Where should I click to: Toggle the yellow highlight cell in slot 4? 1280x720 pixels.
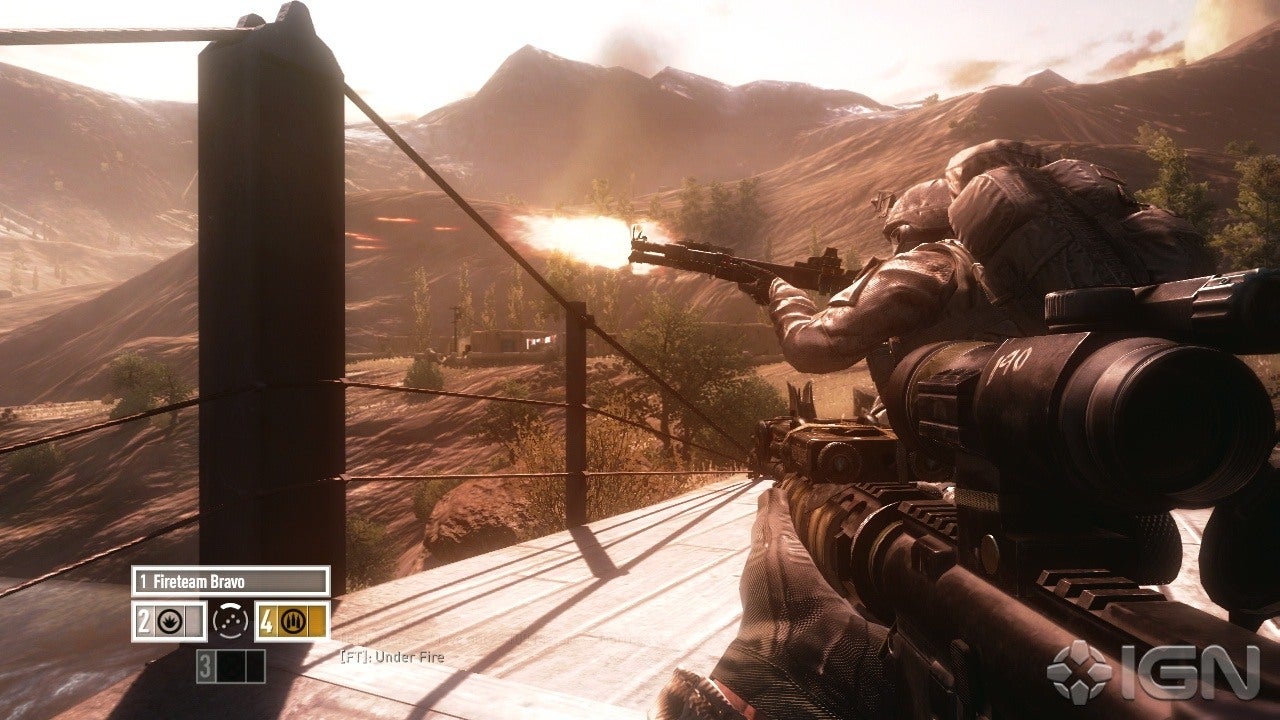(316, 622)
